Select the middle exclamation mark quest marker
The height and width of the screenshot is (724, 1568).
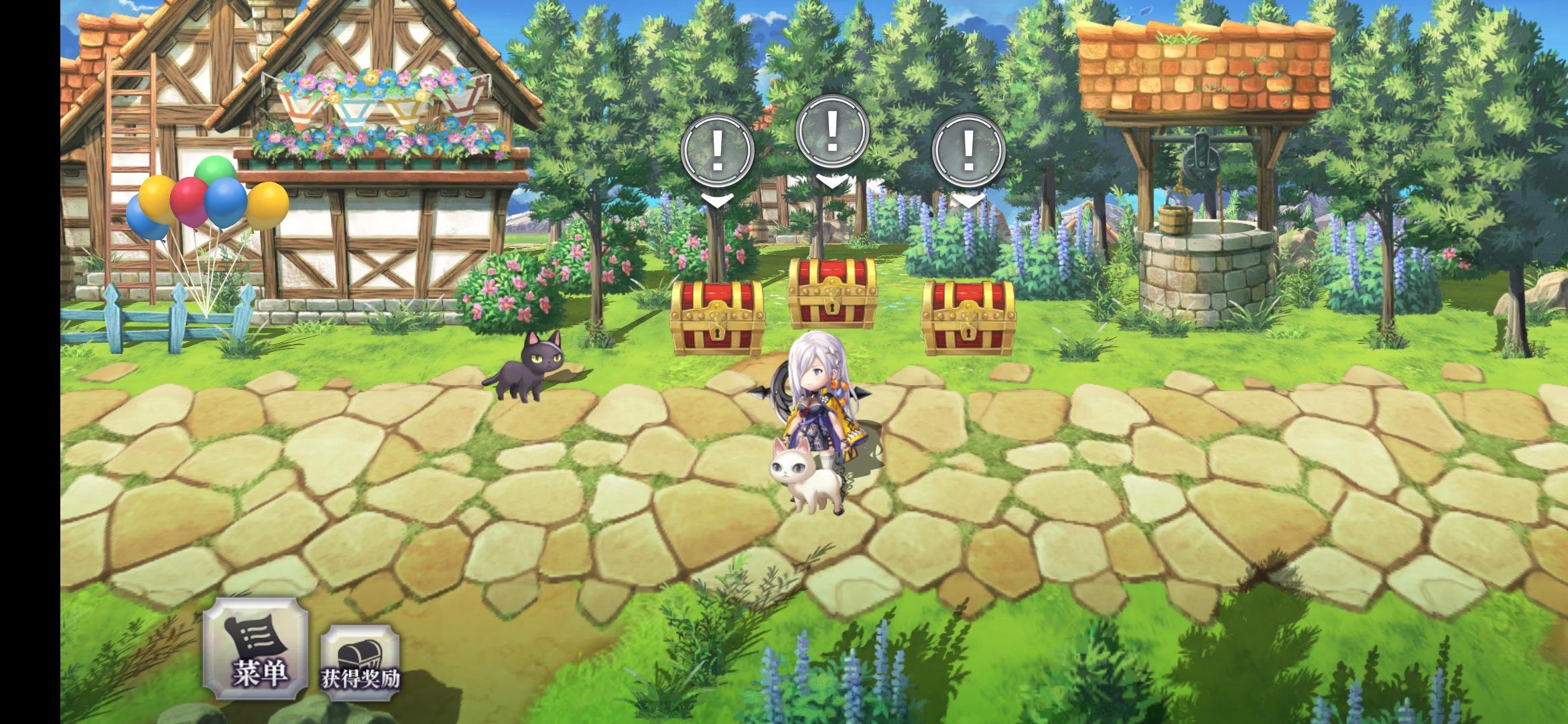click(x=833, y=131)
